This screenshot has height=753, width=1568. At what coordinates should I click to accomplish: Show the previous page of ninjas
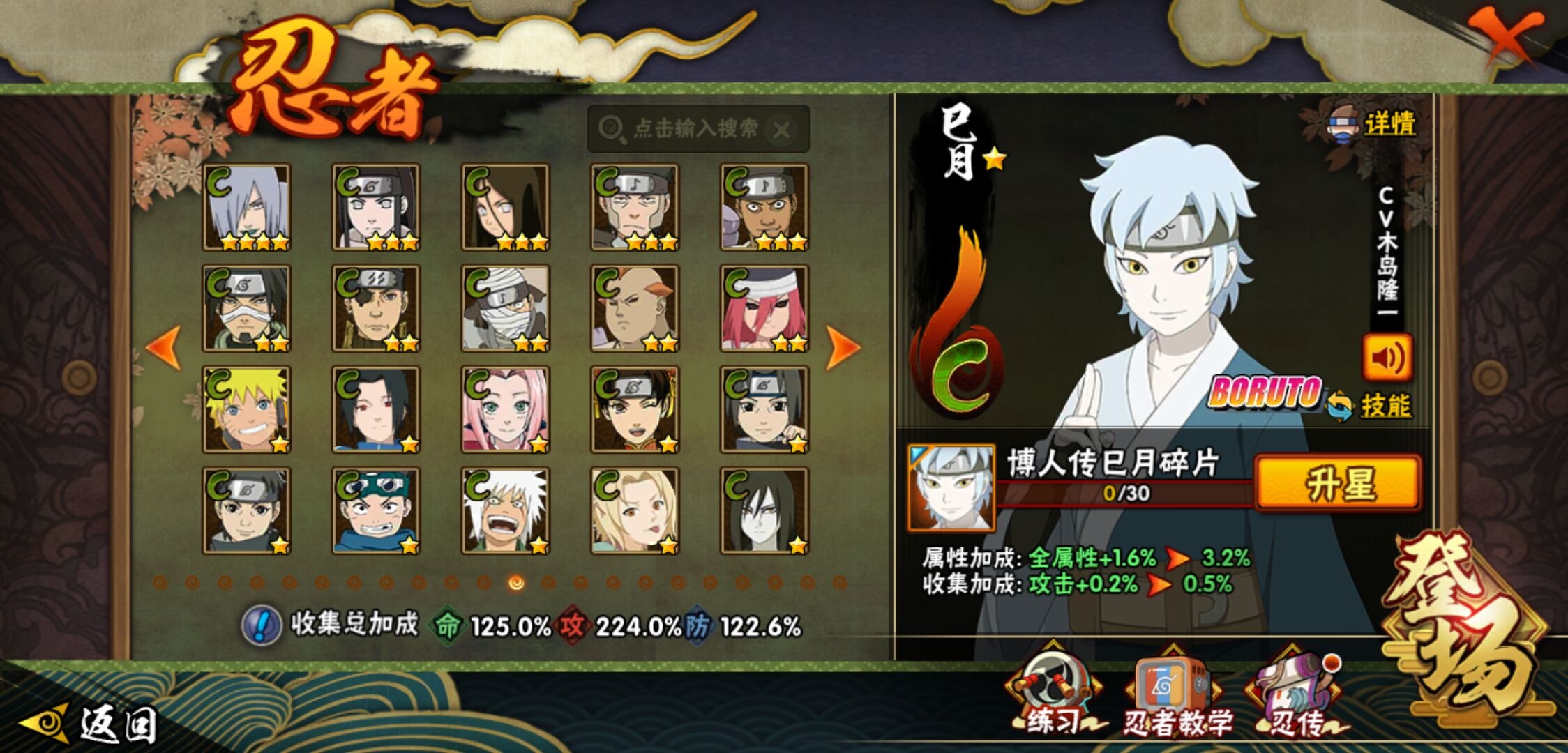coord(164,347)
